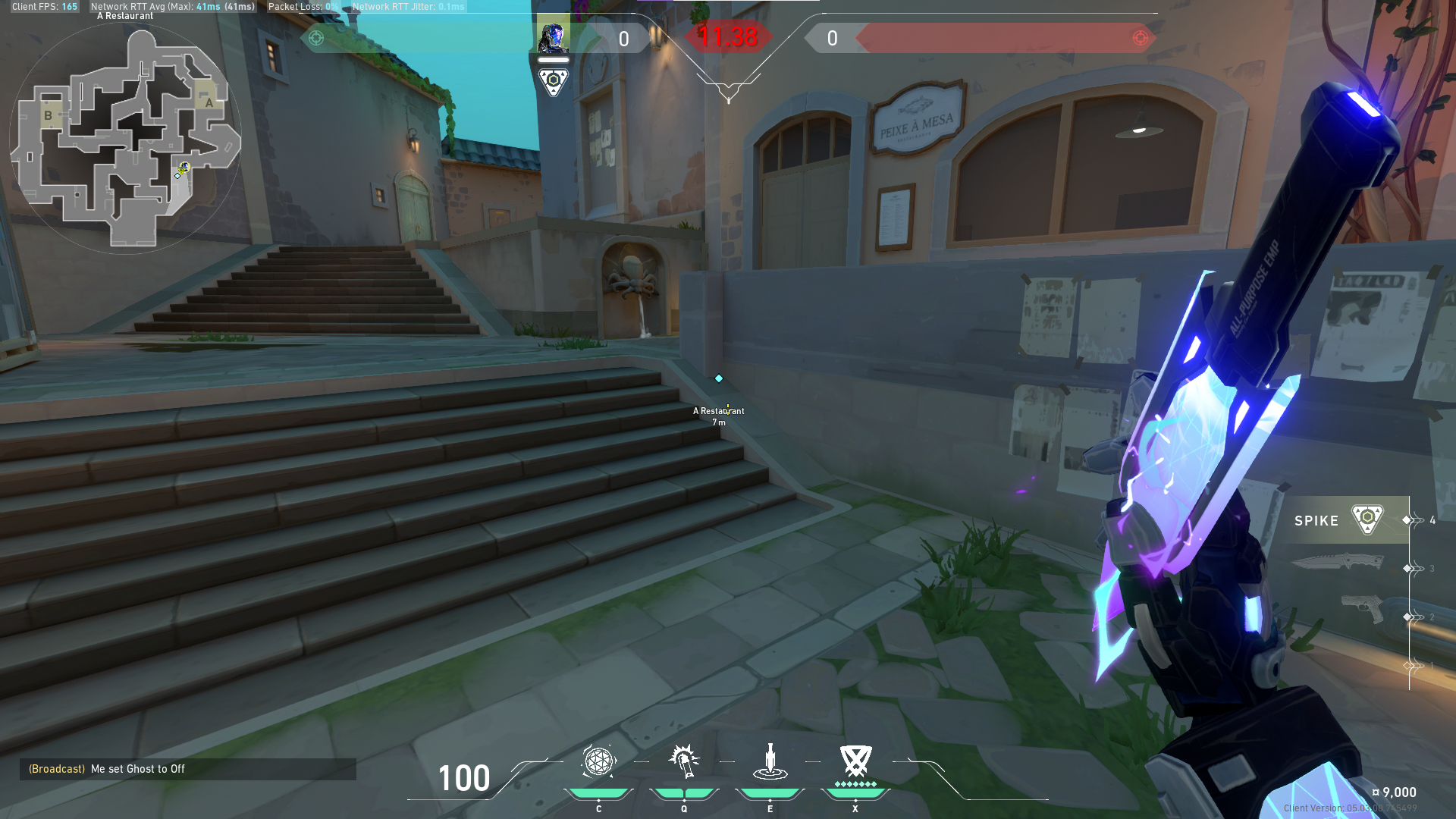The width and height of the screenshot is (1456, 819).
Task: Click the round timer showing 11.38
Action: [726, 34]
